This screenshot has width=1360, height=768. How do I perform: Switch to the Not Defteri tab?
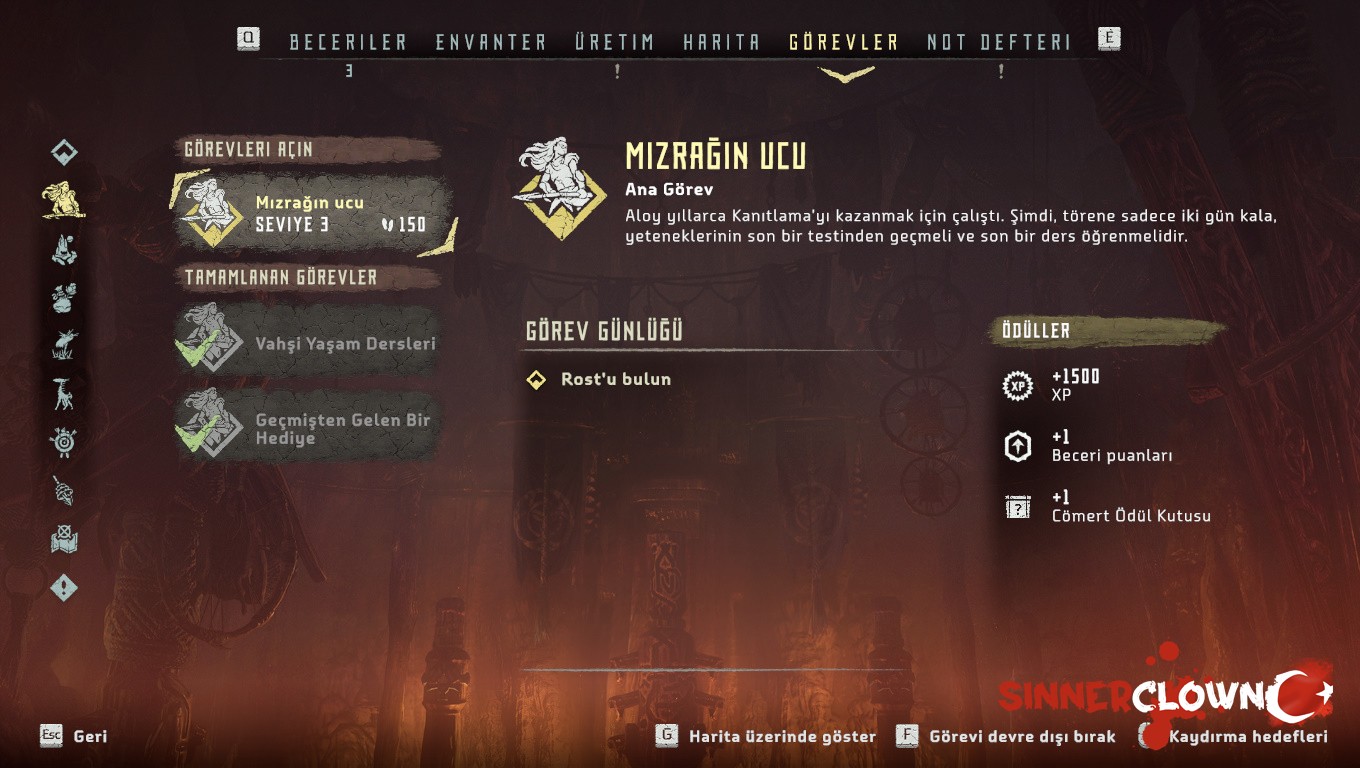click(998, 42)
